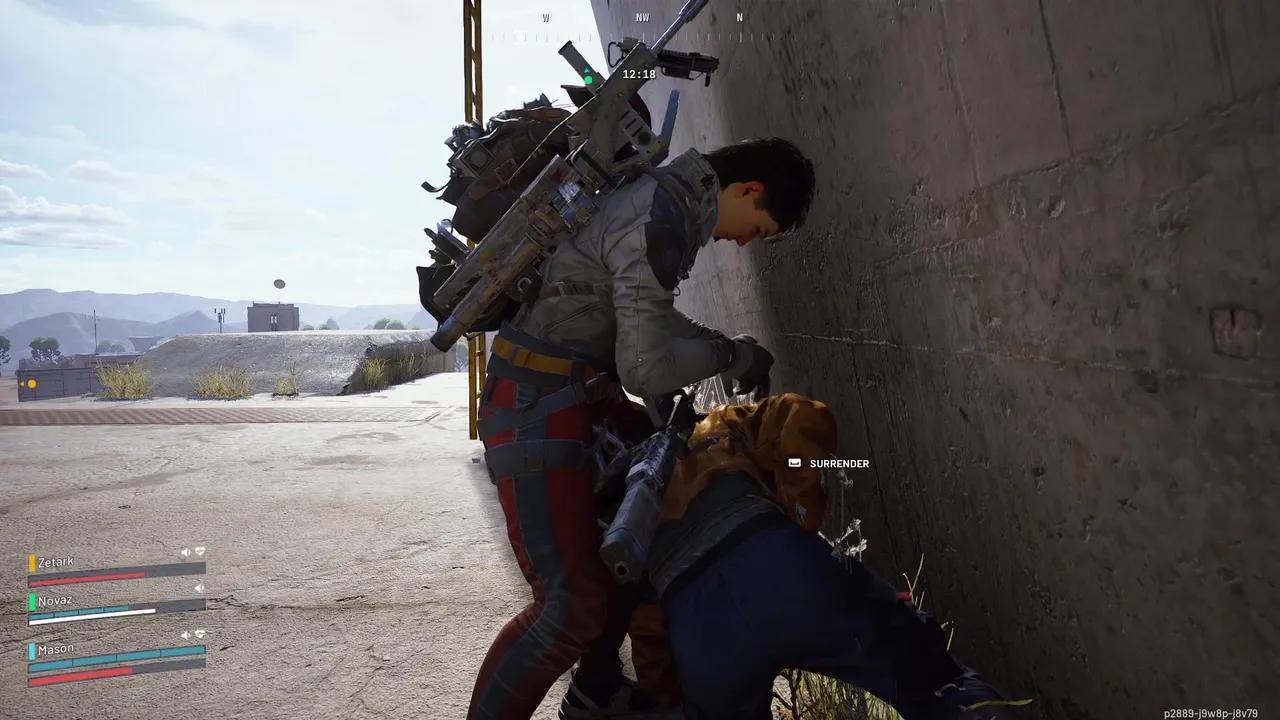Viewport: 1280px width, 720px height.
Task: Click the green status dot near the timer
Action: click(589, 78)
